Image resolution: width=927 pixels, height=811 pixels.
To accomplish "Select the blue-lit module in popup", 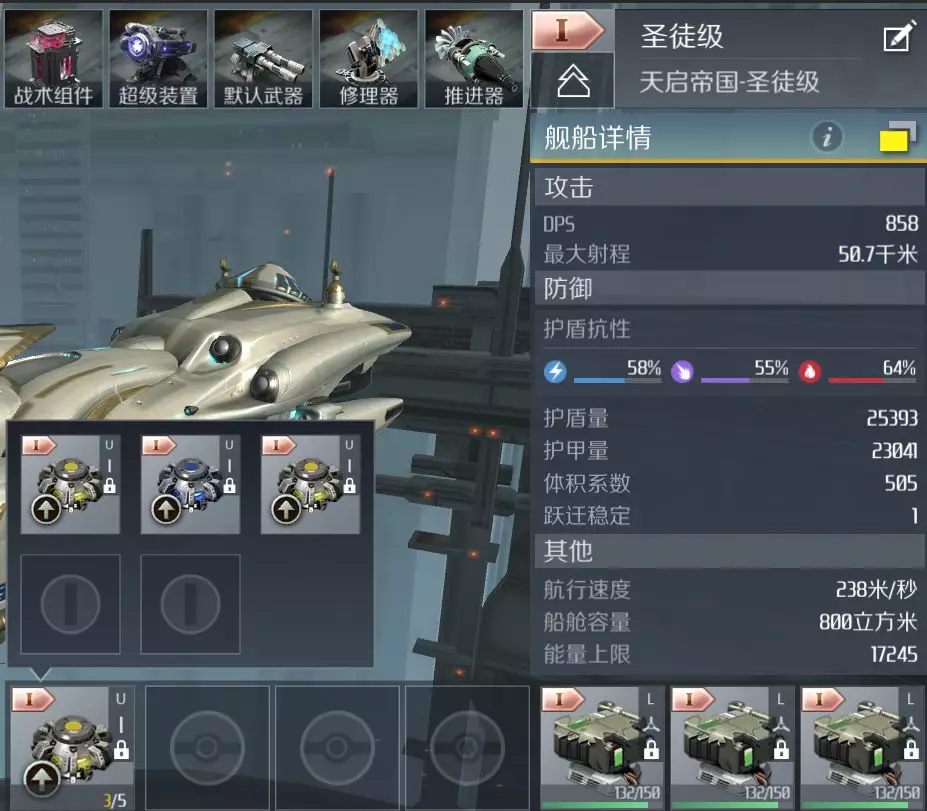I will pyautogui.click(x=190, y=484).
